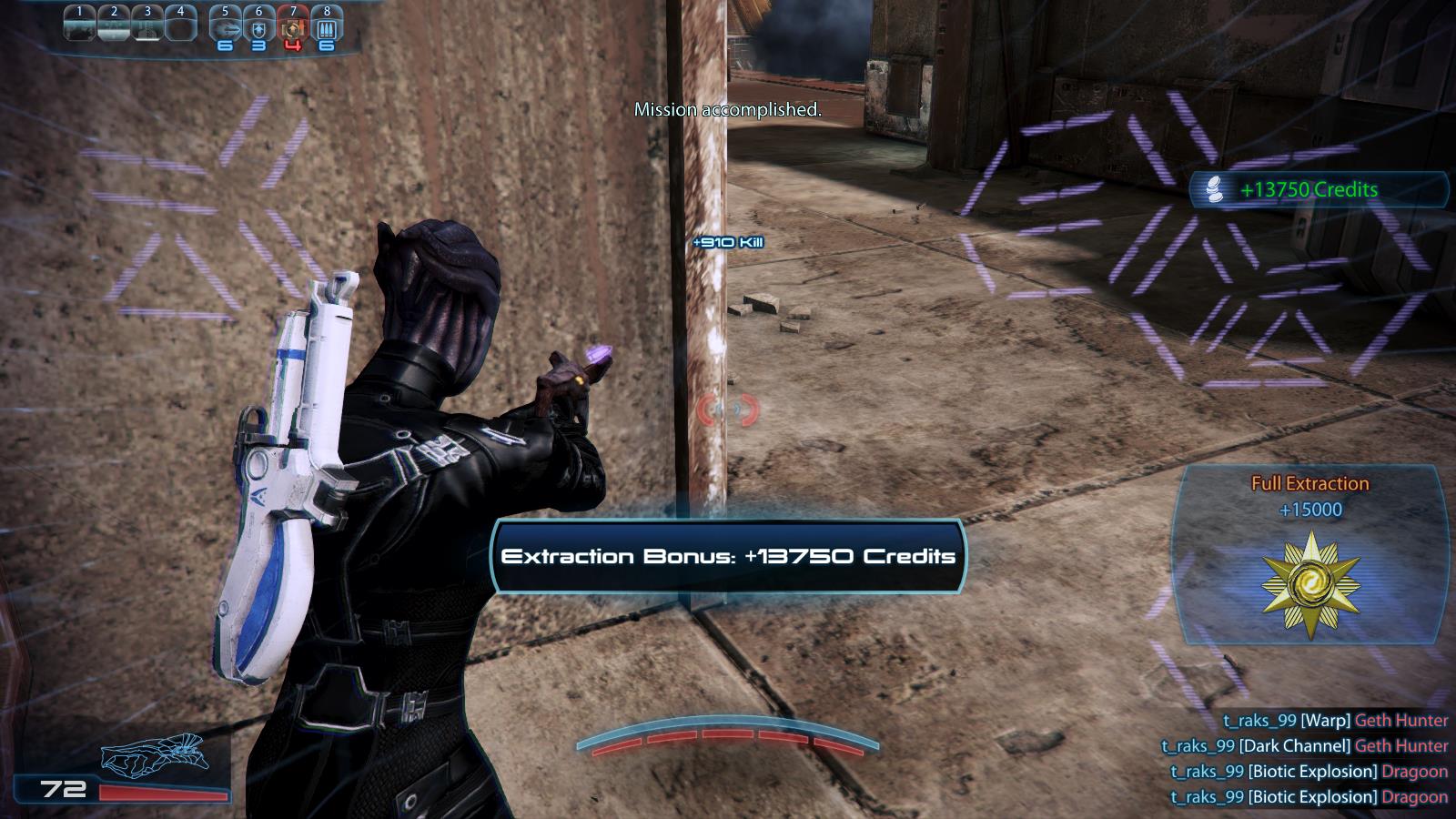Activate the power in hotbar slot 1

tap(80, 25)
